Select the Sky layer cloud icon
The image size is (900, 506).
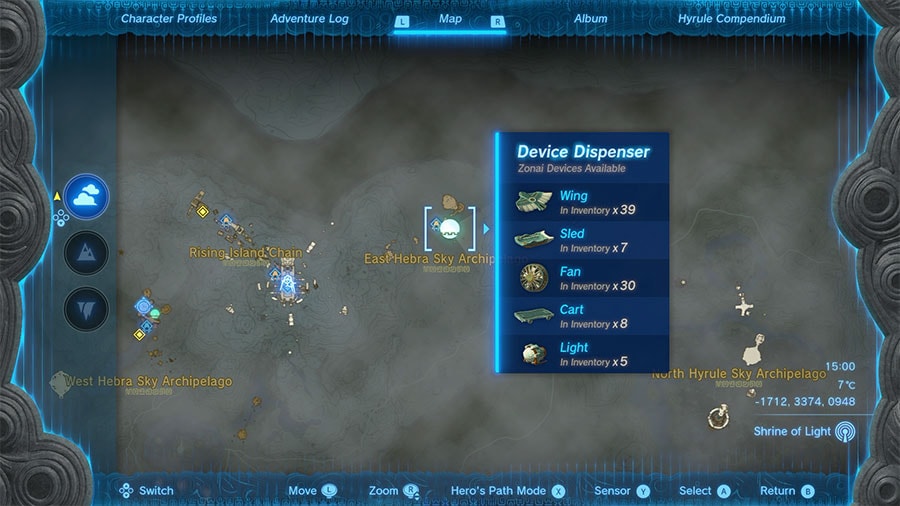86,197
